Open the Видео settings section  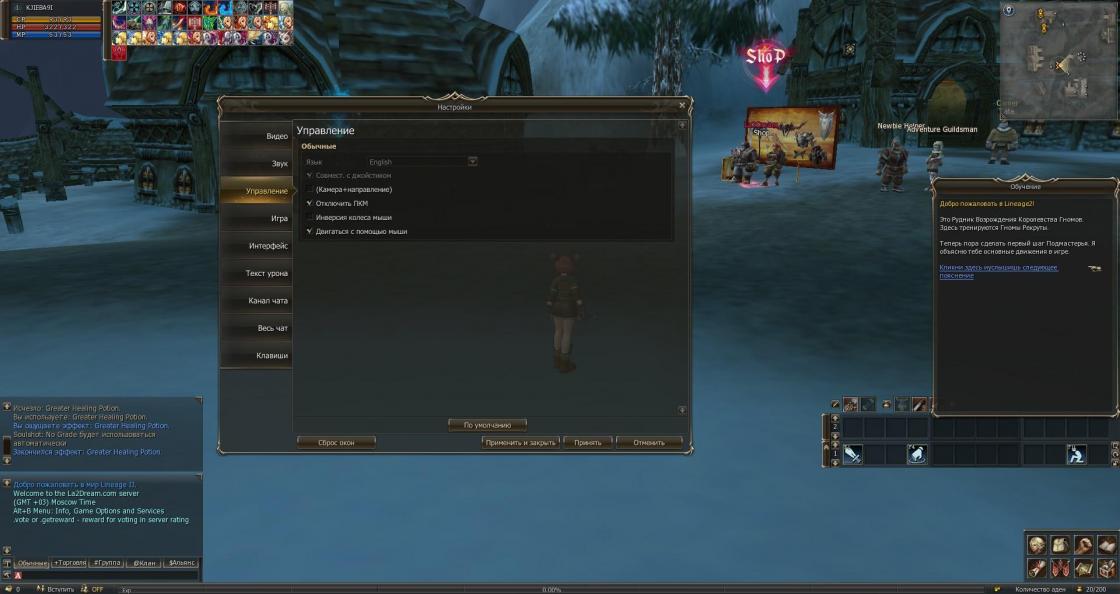point(256,136)
